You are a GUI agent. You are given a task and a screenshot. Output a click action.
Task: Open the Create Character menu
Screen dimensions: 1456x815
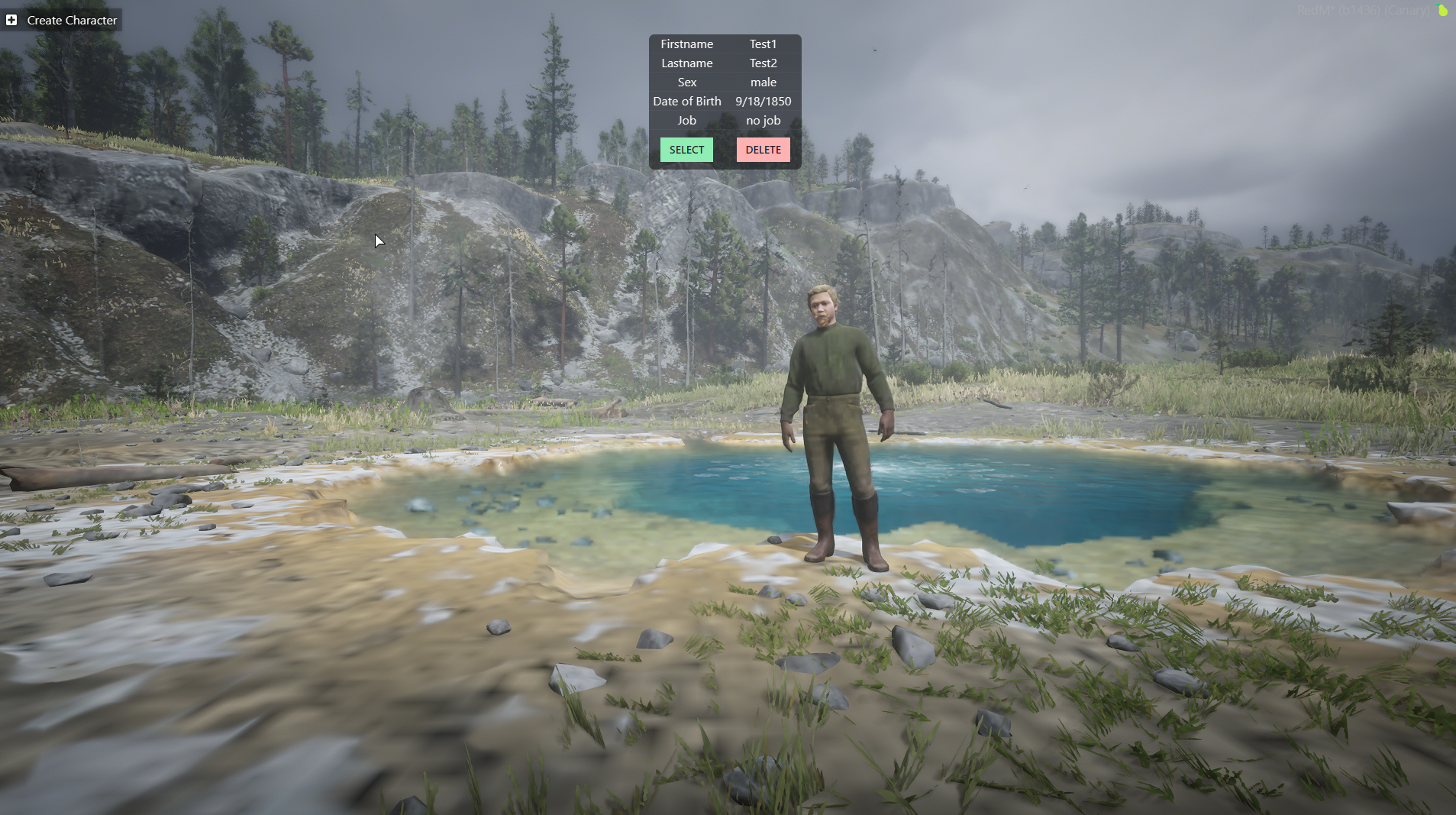pyautogui.click(x=61, y=20)
